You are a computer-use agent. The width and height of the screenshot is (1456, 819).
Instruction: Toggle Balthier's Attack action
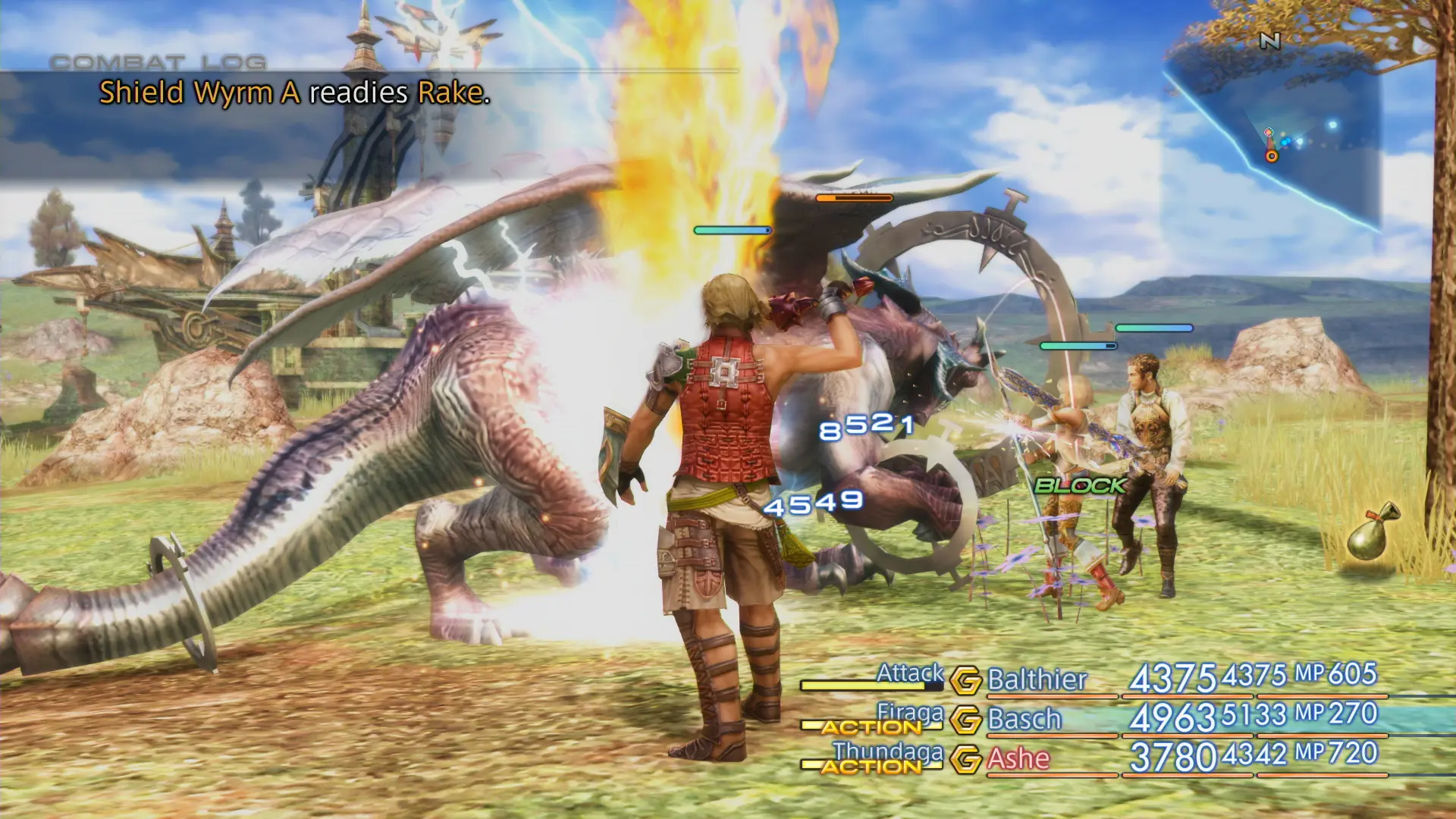pos(909,673)
